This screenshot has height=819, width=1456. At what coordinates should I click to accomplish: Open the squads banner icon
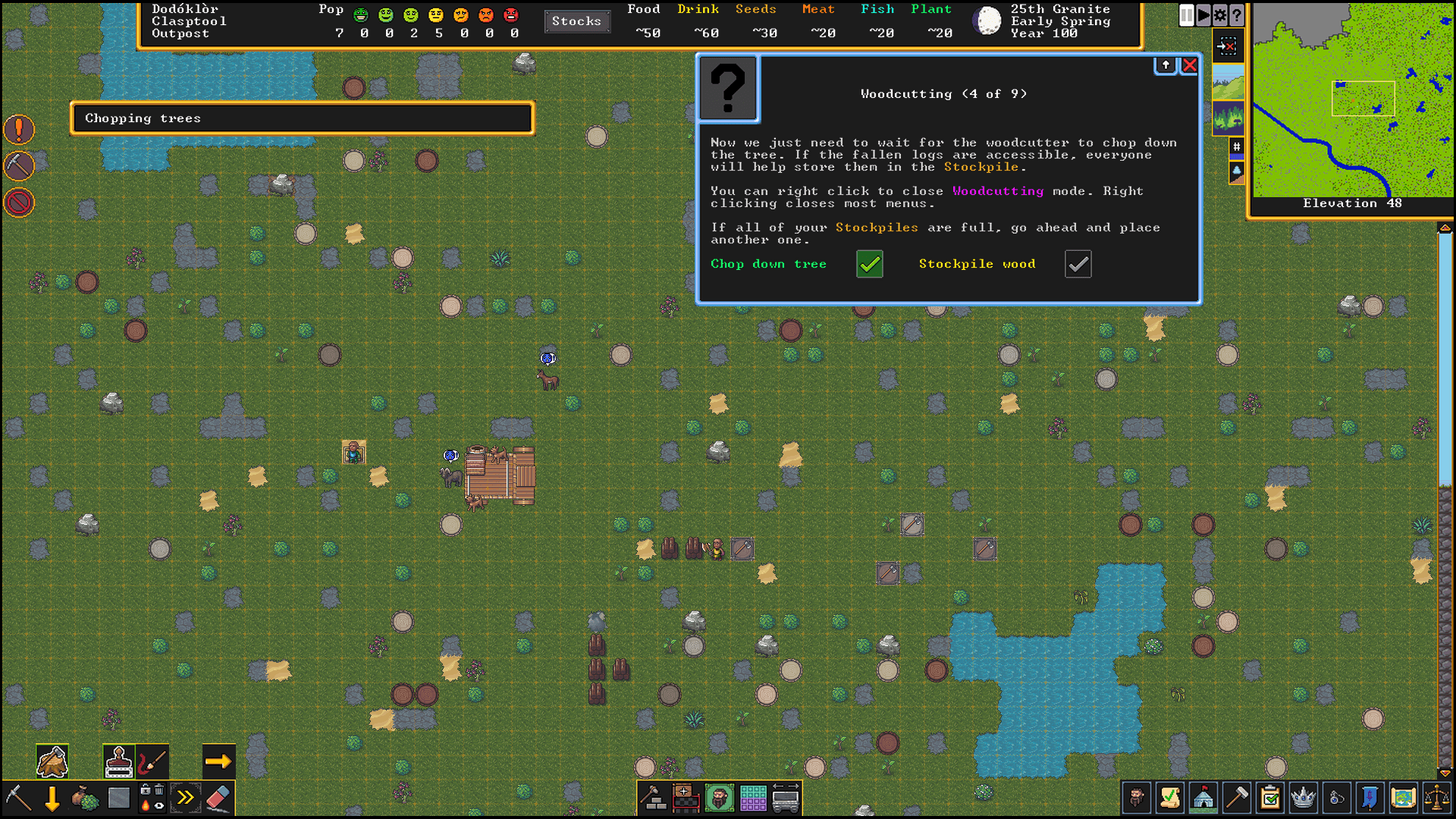point(1369,798)
